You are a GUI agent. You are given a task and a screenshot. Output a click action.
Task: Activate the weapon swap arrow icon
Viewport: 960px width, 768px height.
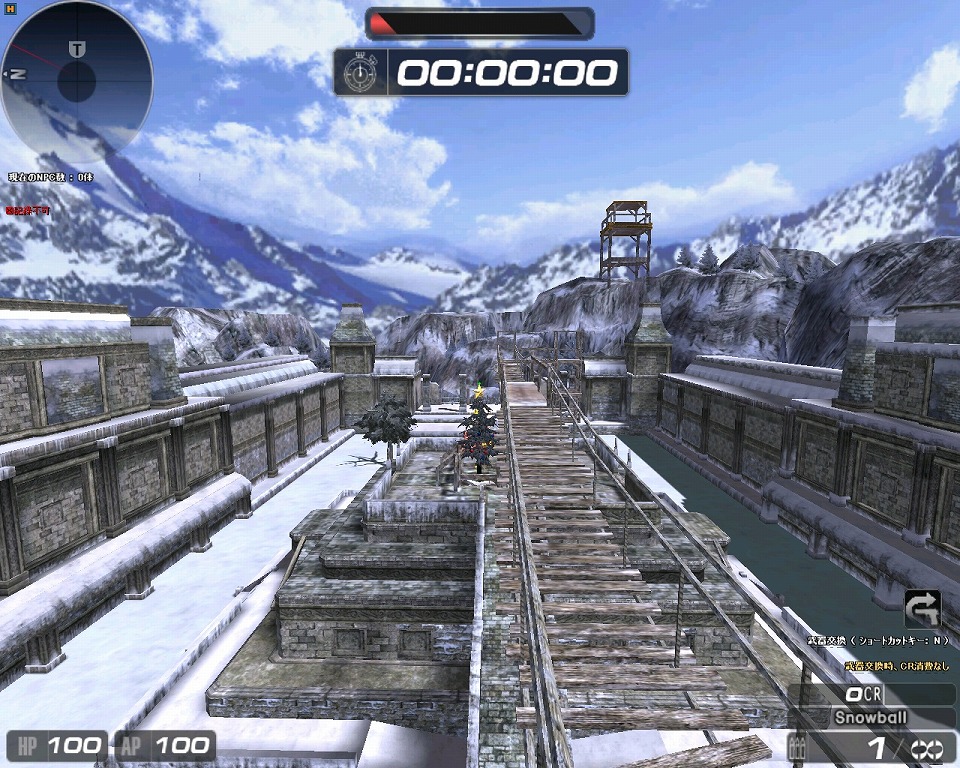tap(921, 608)
